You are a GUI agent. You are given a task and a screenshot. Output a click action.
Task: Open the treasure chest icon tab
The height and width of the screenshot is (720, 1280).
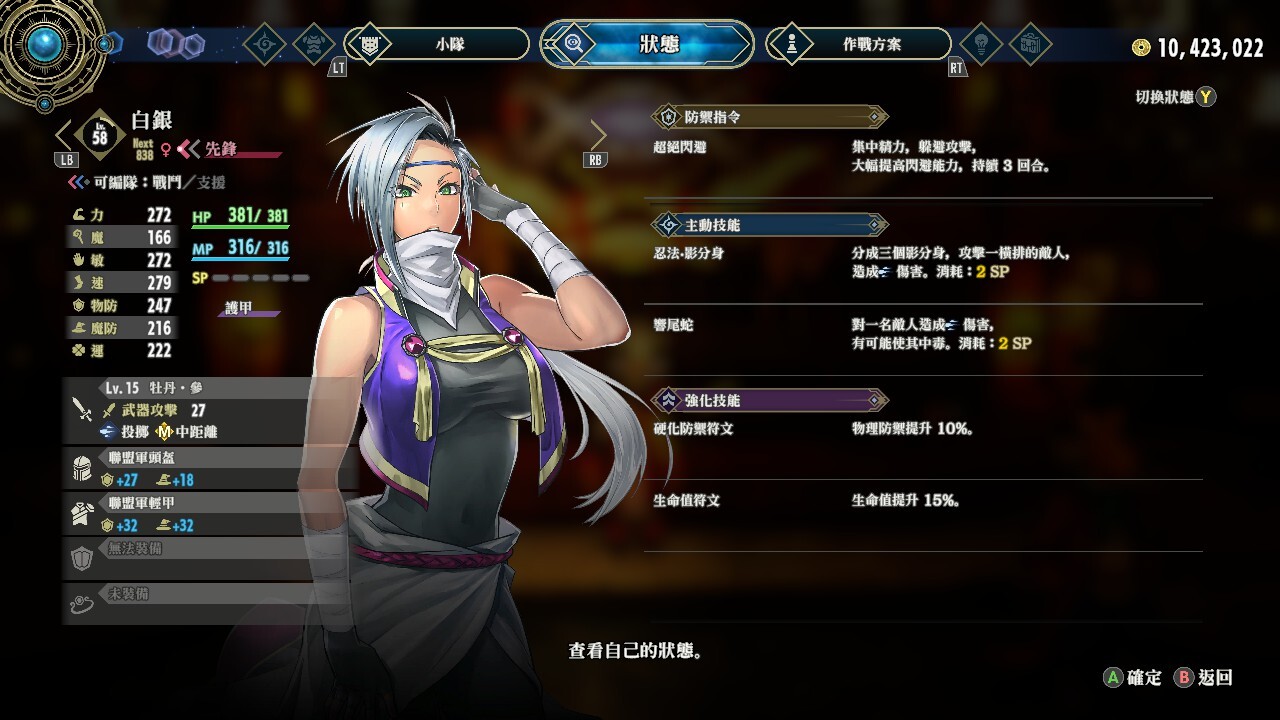point(1029,44)
